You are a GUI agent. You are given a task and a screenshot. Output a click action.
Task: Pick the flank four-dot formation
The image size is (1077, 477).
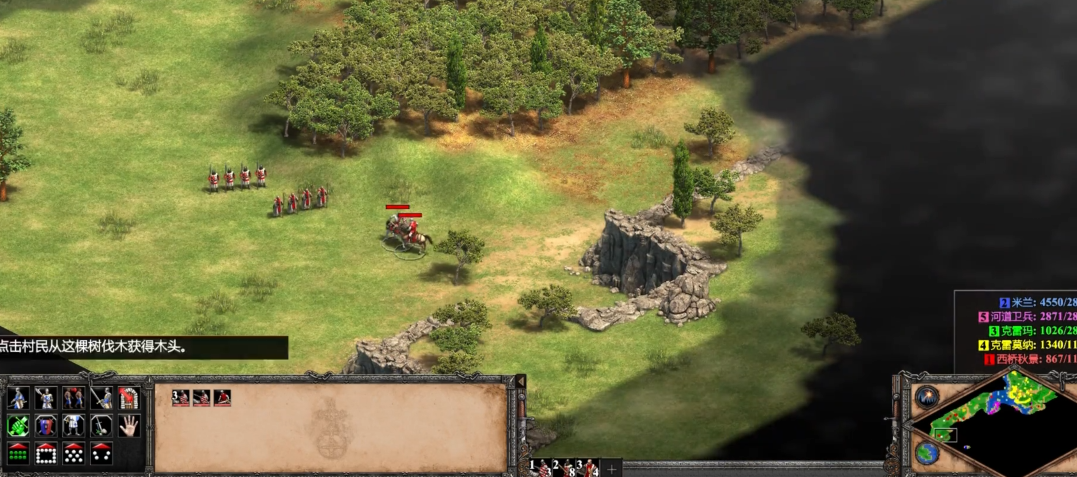pyautogui.click(x=101, y=453)
